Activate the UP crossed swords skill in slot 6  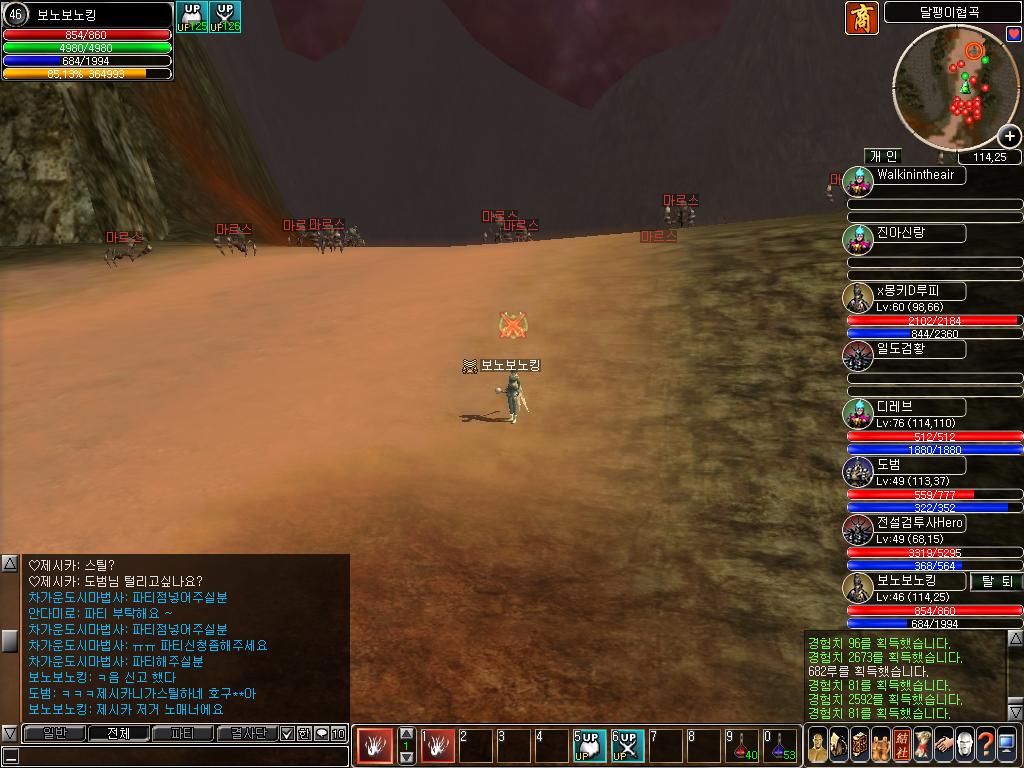pyautogui.click(x=628, y=745)
